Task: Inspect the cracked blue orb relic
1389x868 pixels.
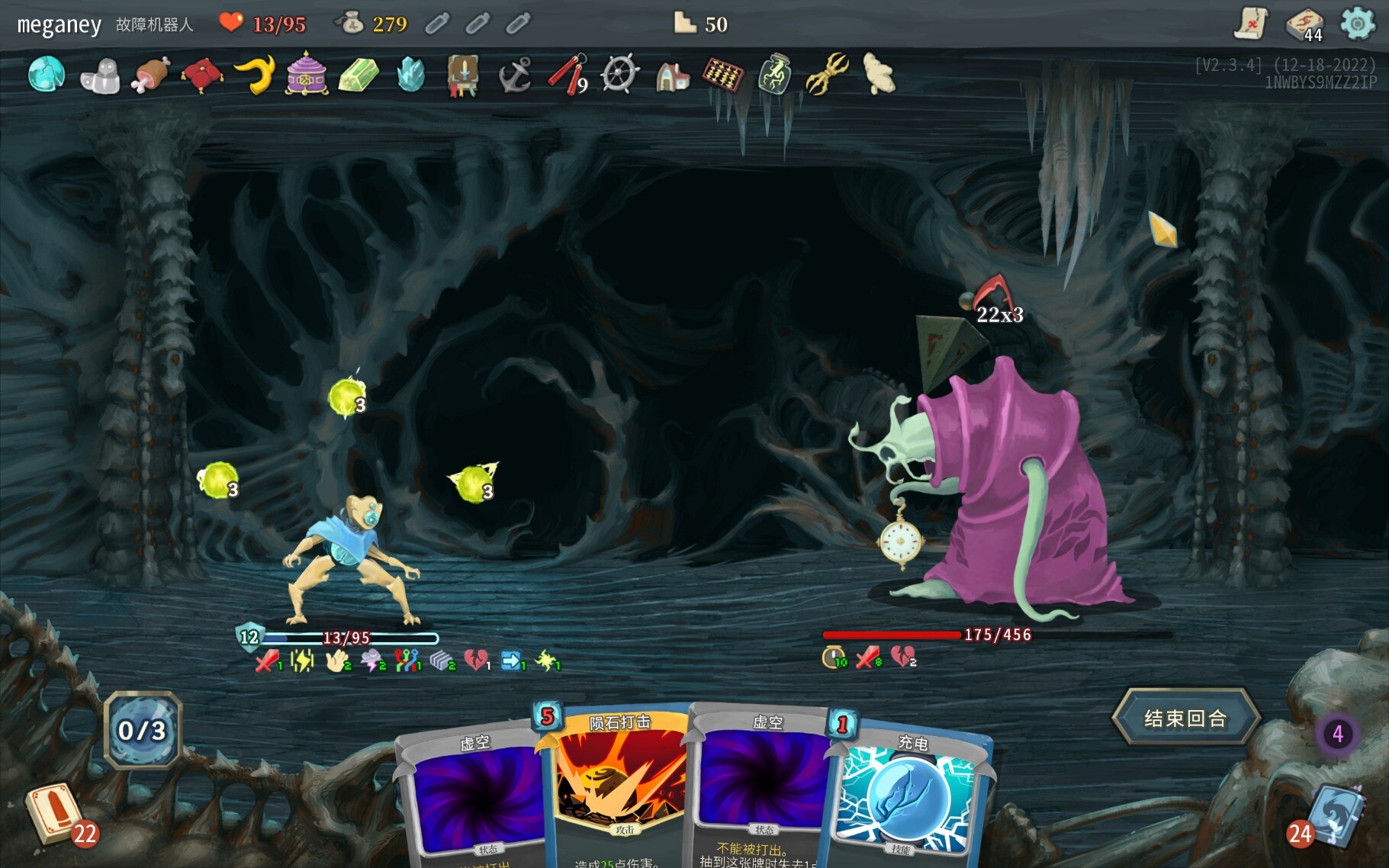Action: 47,75
